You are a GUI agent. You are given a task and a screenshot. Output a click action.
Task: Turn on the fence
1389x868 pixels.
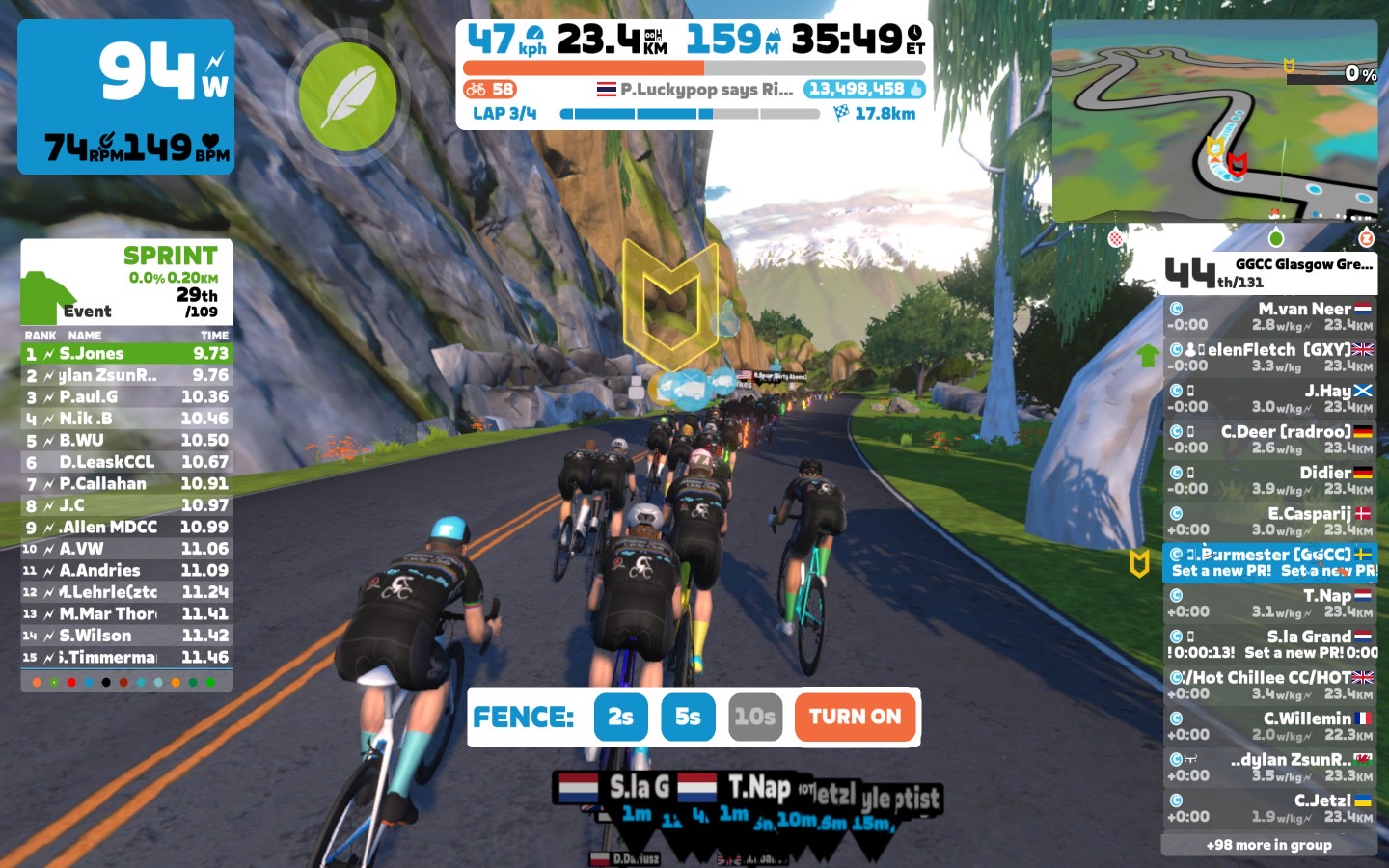click(x=855, y=717)
